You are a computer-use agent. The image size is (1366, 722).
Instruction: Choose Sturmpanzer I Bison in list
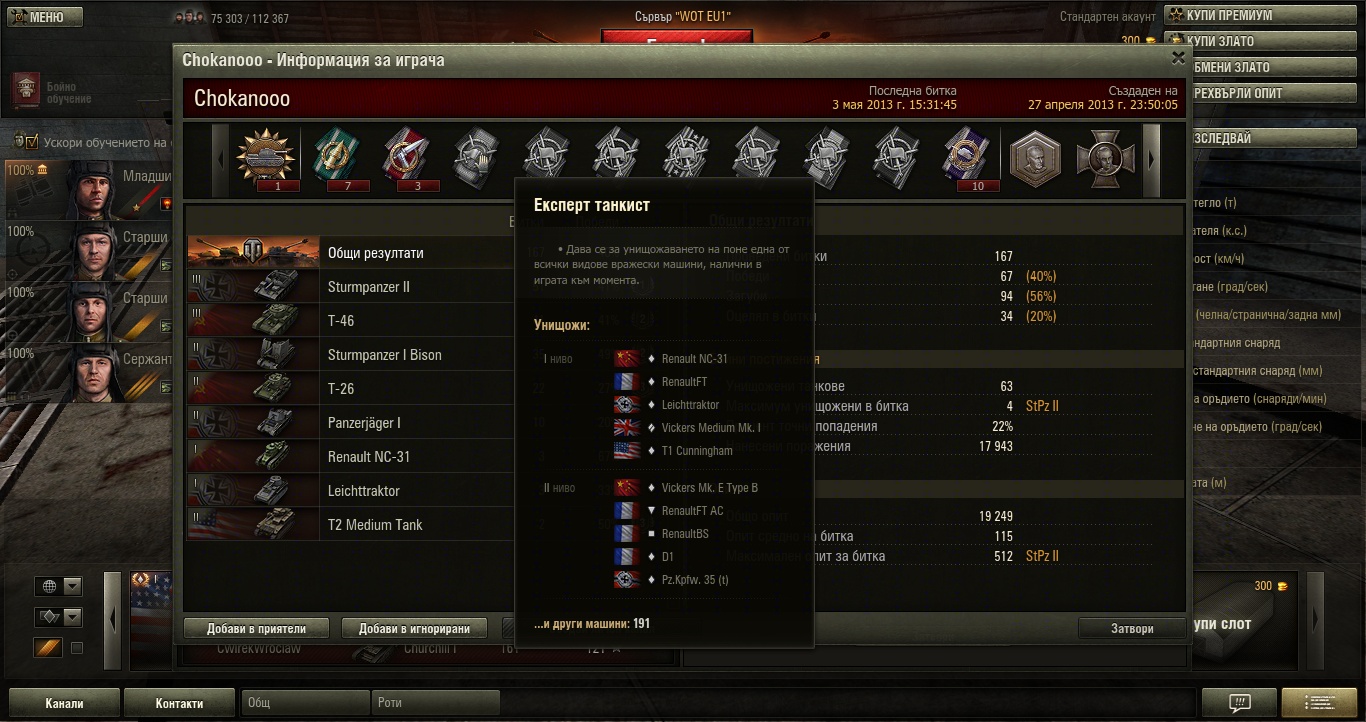[x=384, y=355]
